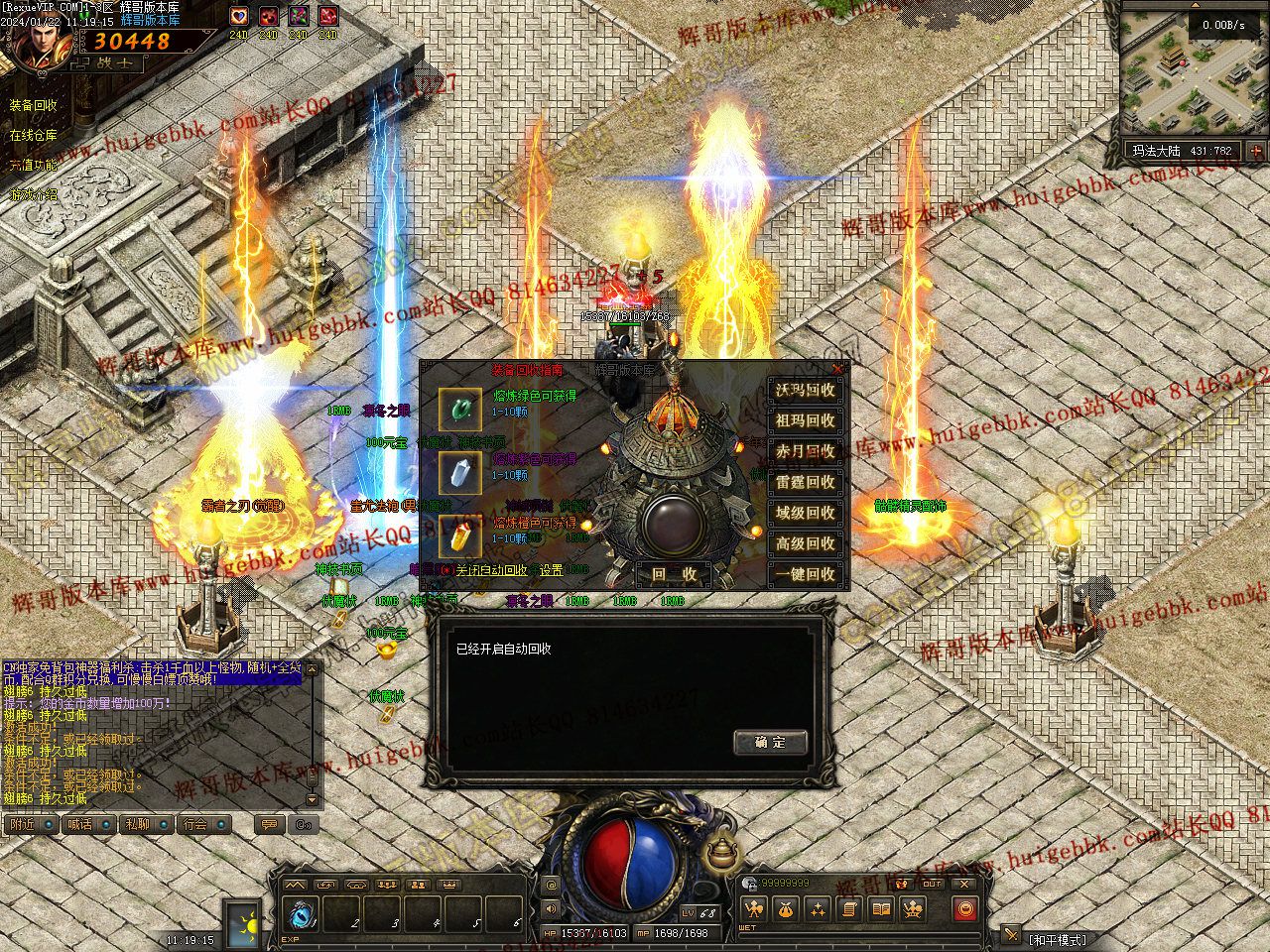Choose 雷霆回收 recycle category
The width and height of the screenshot is (1270, 952).
point(805,483)
